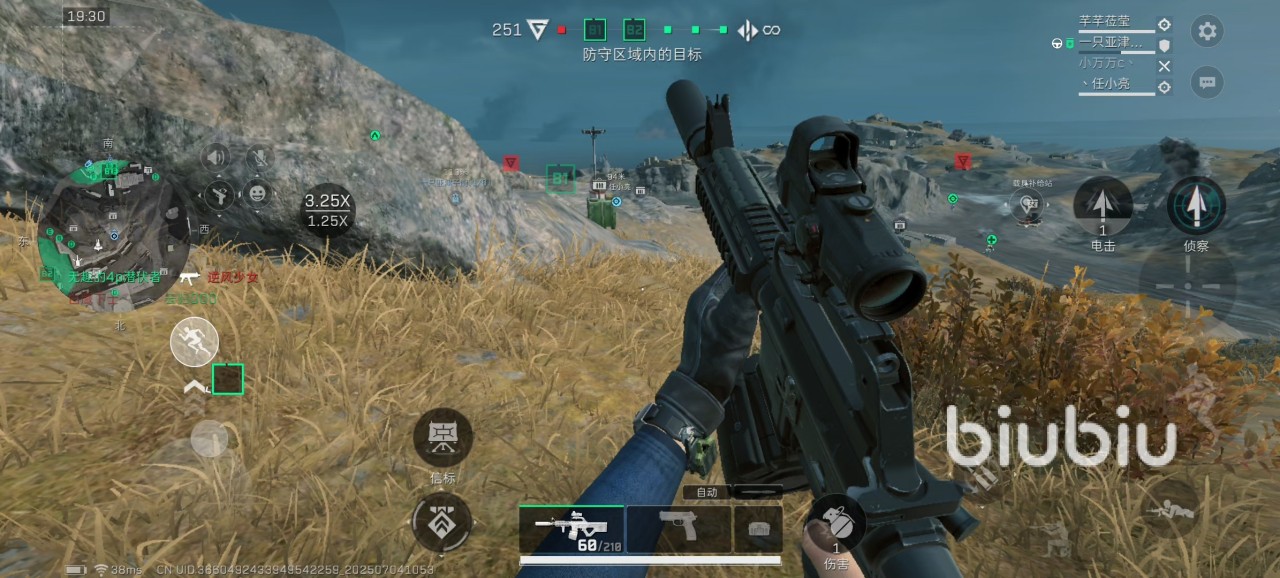The image size is (1280, 578).
Task: Open the emoji smiley face wheel
Action: 259,193
